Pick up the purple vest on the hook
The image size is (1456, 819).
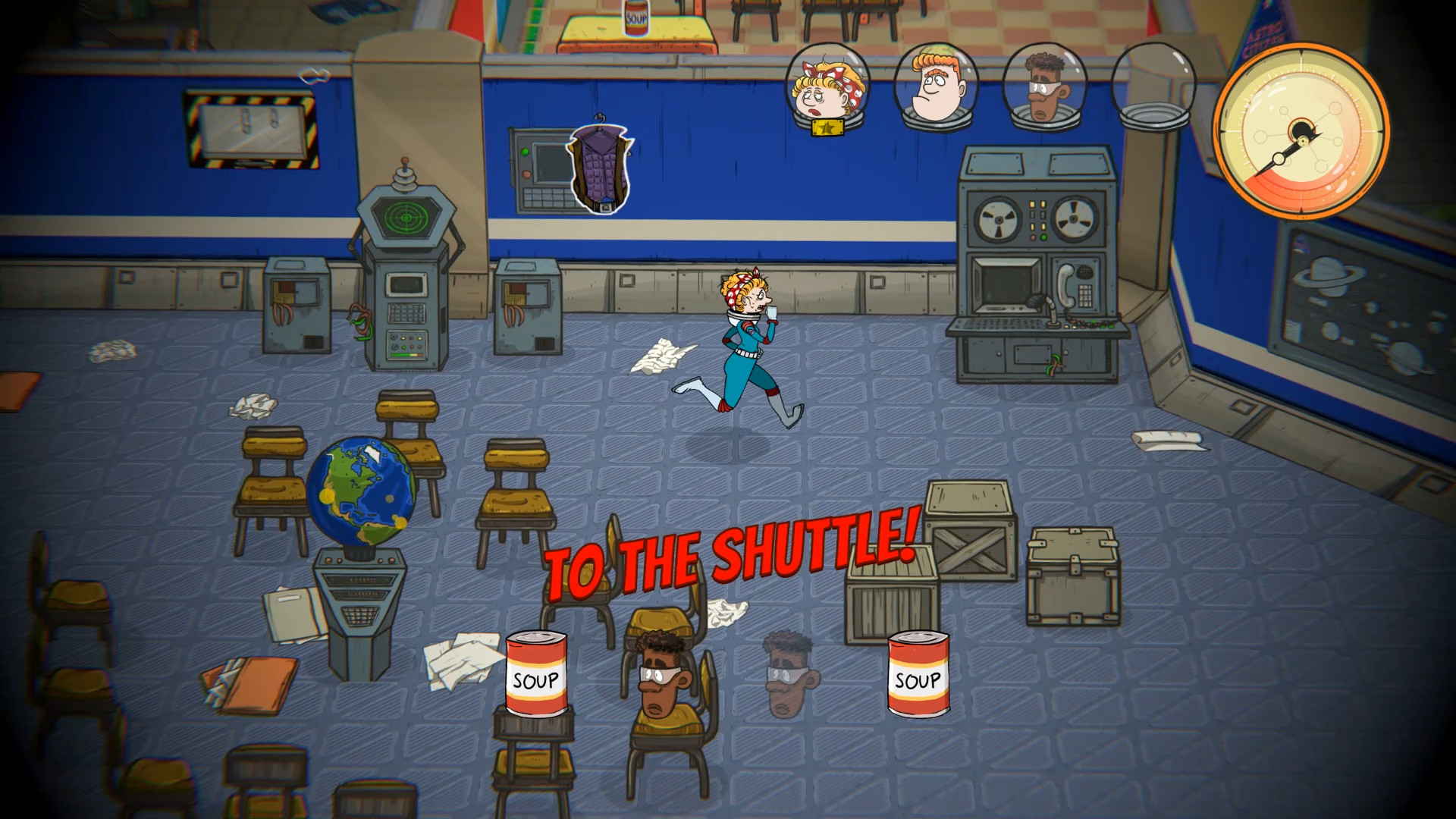599,167
